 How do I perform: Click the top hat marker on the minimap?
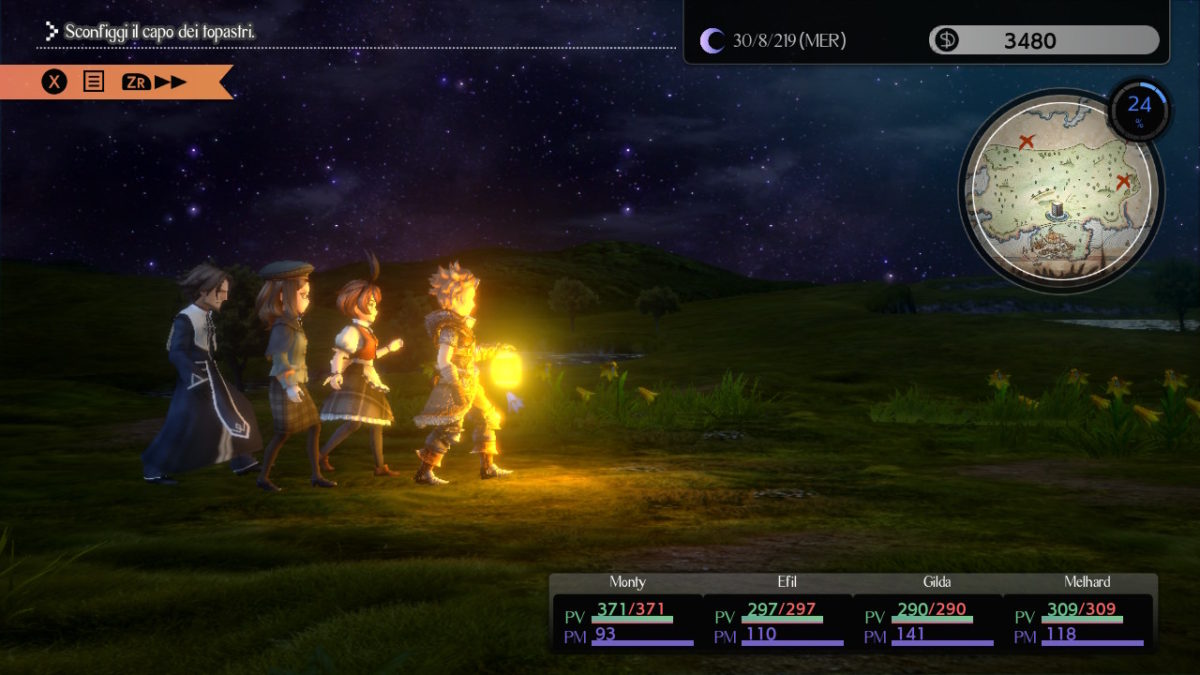click(x=1055, y=208)
